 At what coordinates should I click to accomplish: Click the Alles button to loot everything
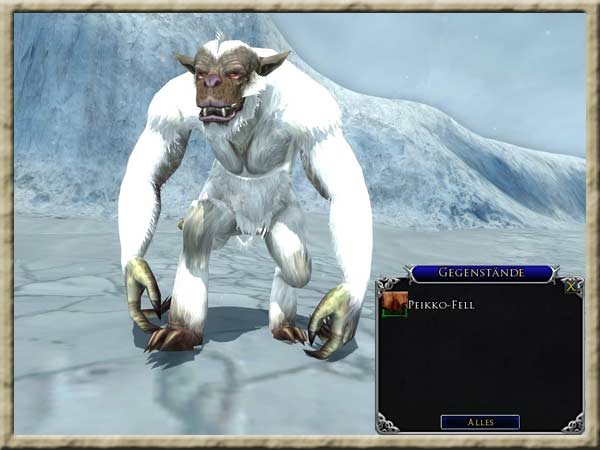(x=480, y=422)
